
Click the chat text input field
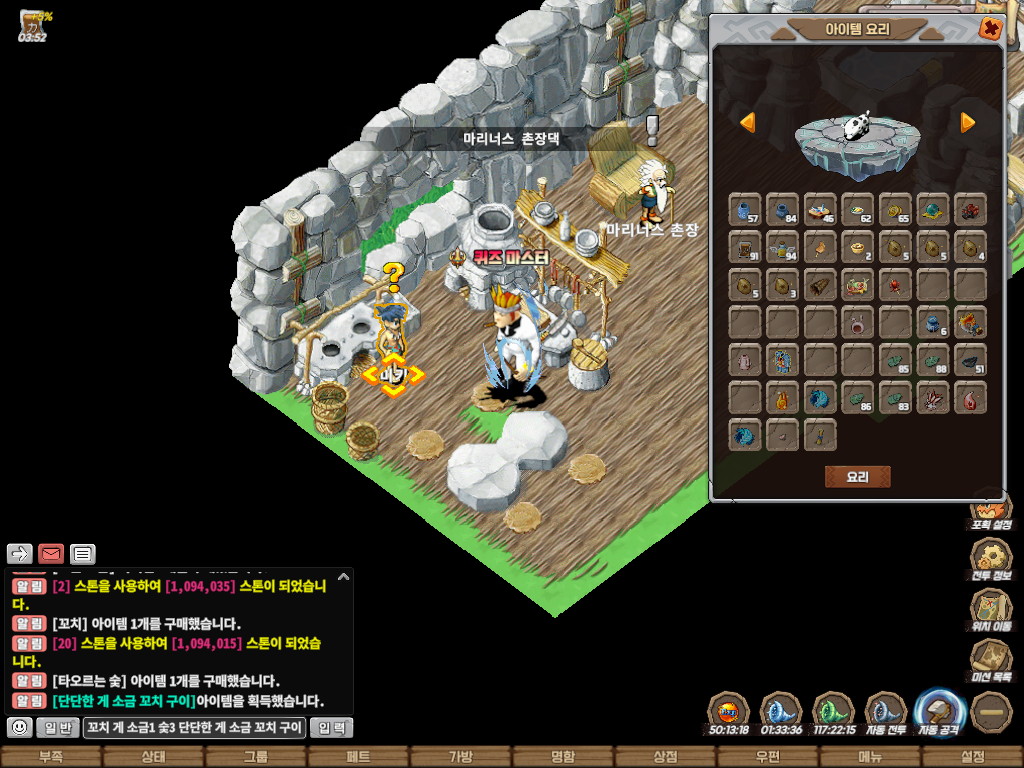click(x=194, y=728)
